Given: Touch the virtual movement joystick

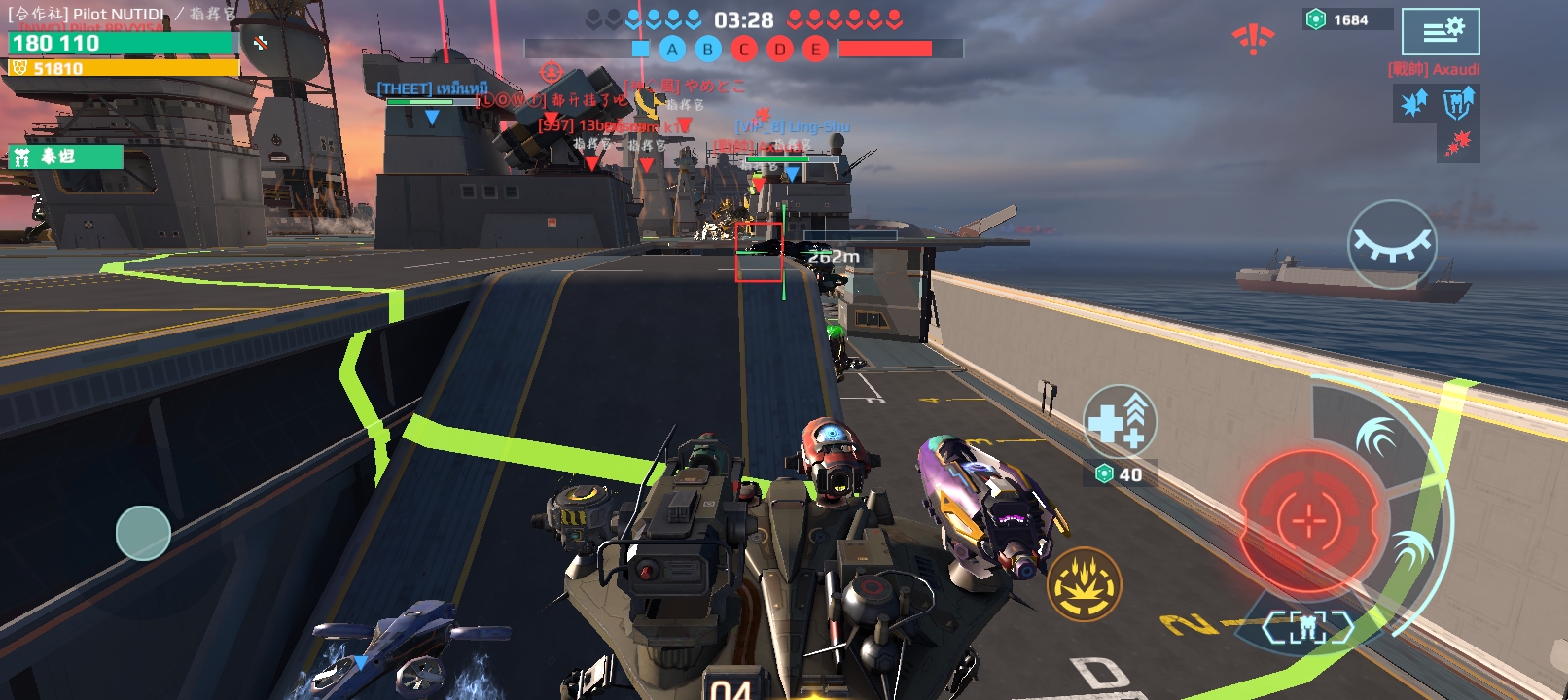Looking at the screenshot, I should click(143, 533).
